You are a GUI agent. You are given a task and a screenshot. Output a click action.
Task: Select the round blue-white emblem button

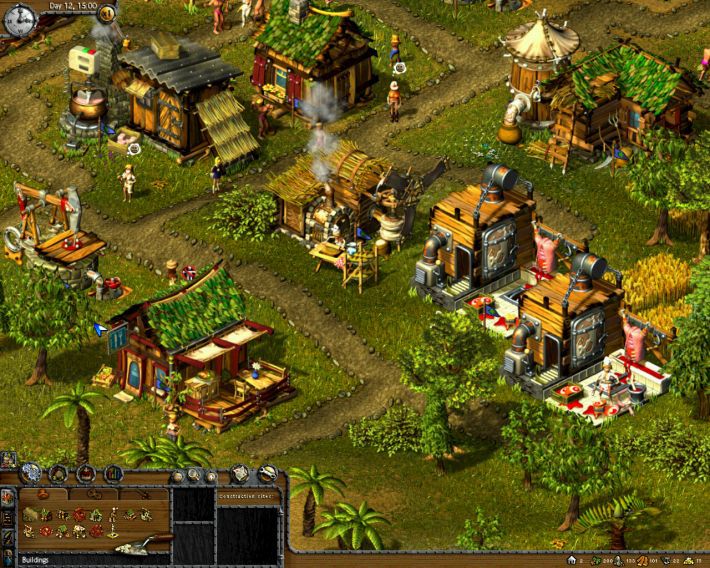pos(32,473)
